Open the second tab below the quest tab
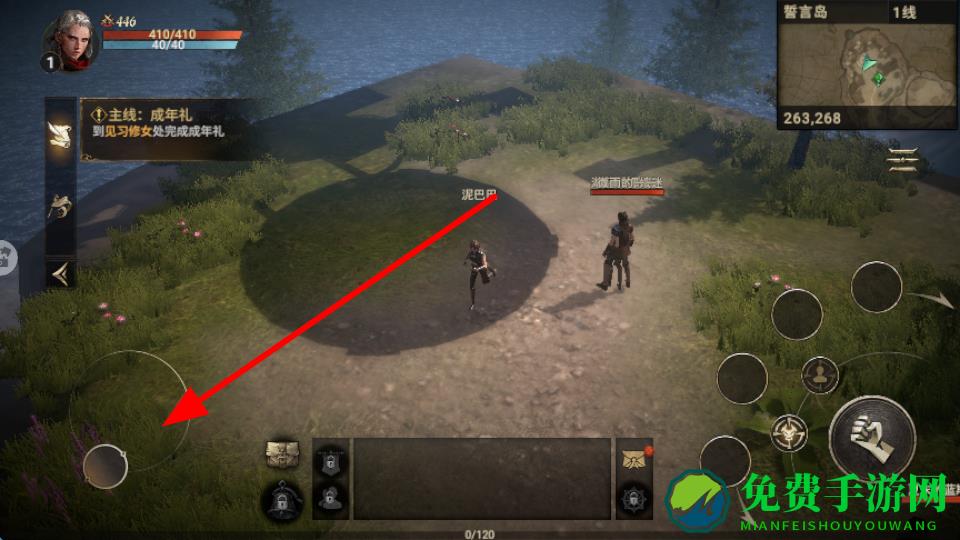960x540 pixels. 60,206
